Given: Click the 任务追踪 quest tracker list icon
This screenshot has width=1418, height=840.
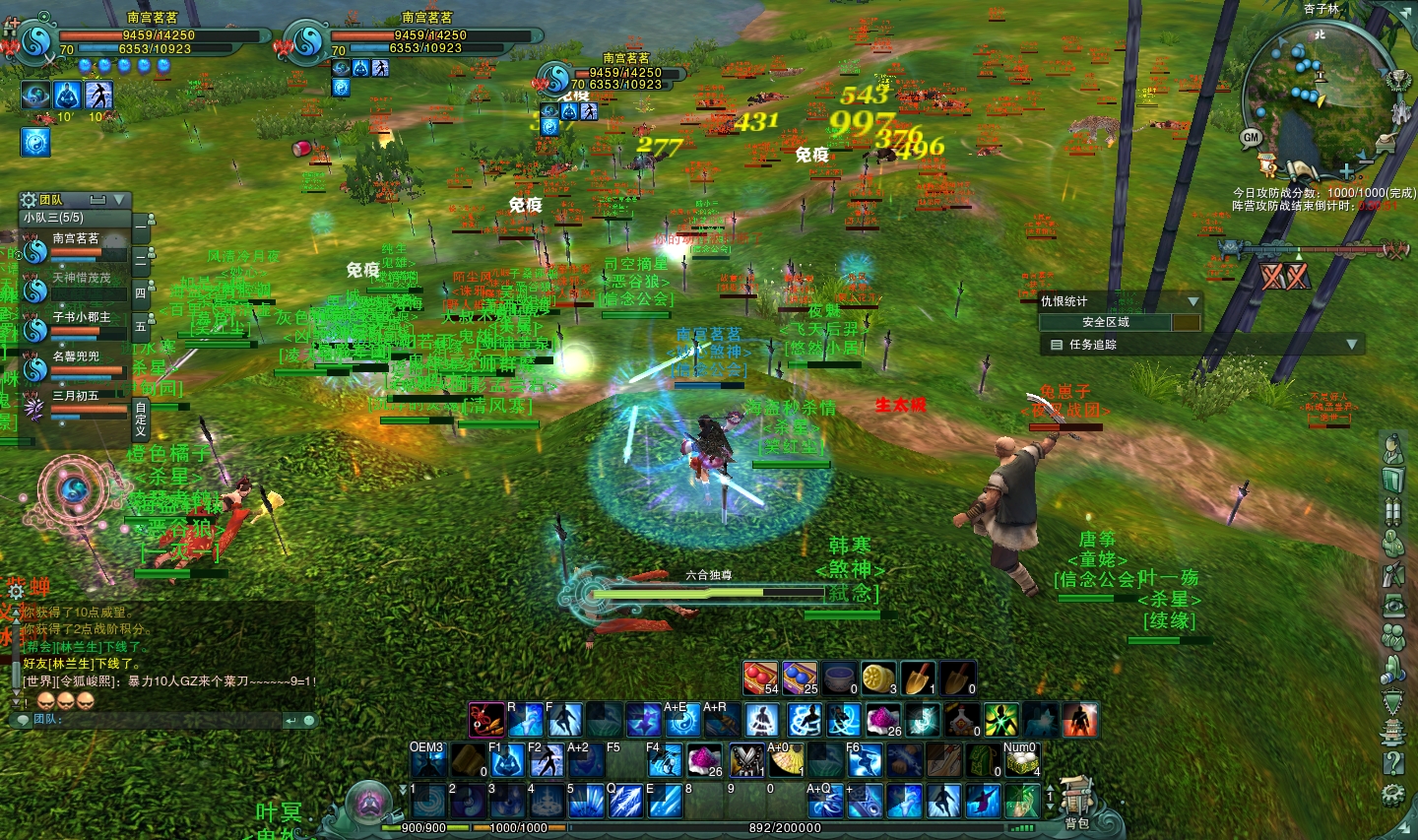Looking at the screenshot, I should pos(1056,345).
